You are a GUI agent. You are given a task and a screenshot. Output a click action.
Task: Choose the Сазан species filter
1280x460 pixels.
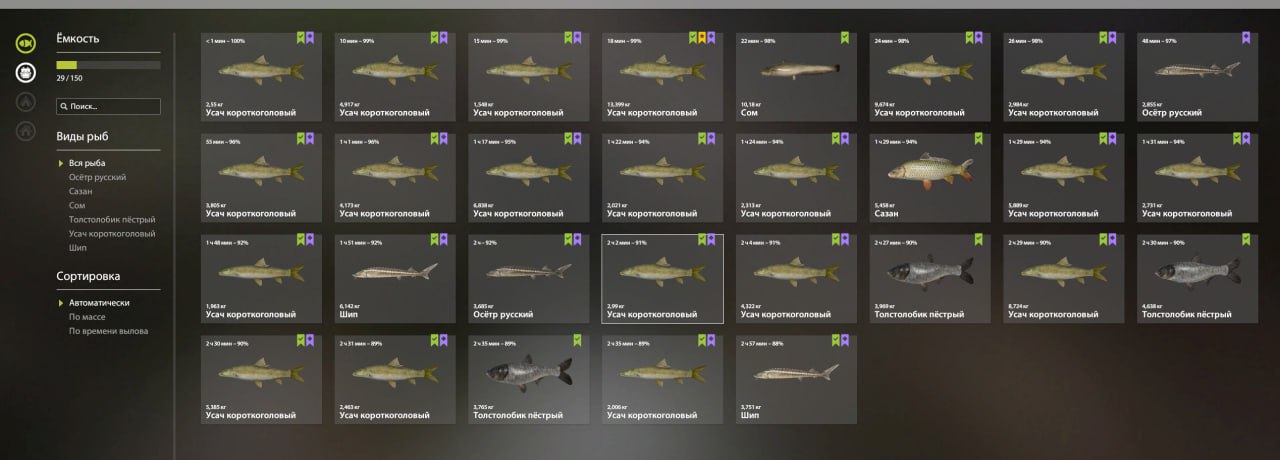(x=81, y=191)
